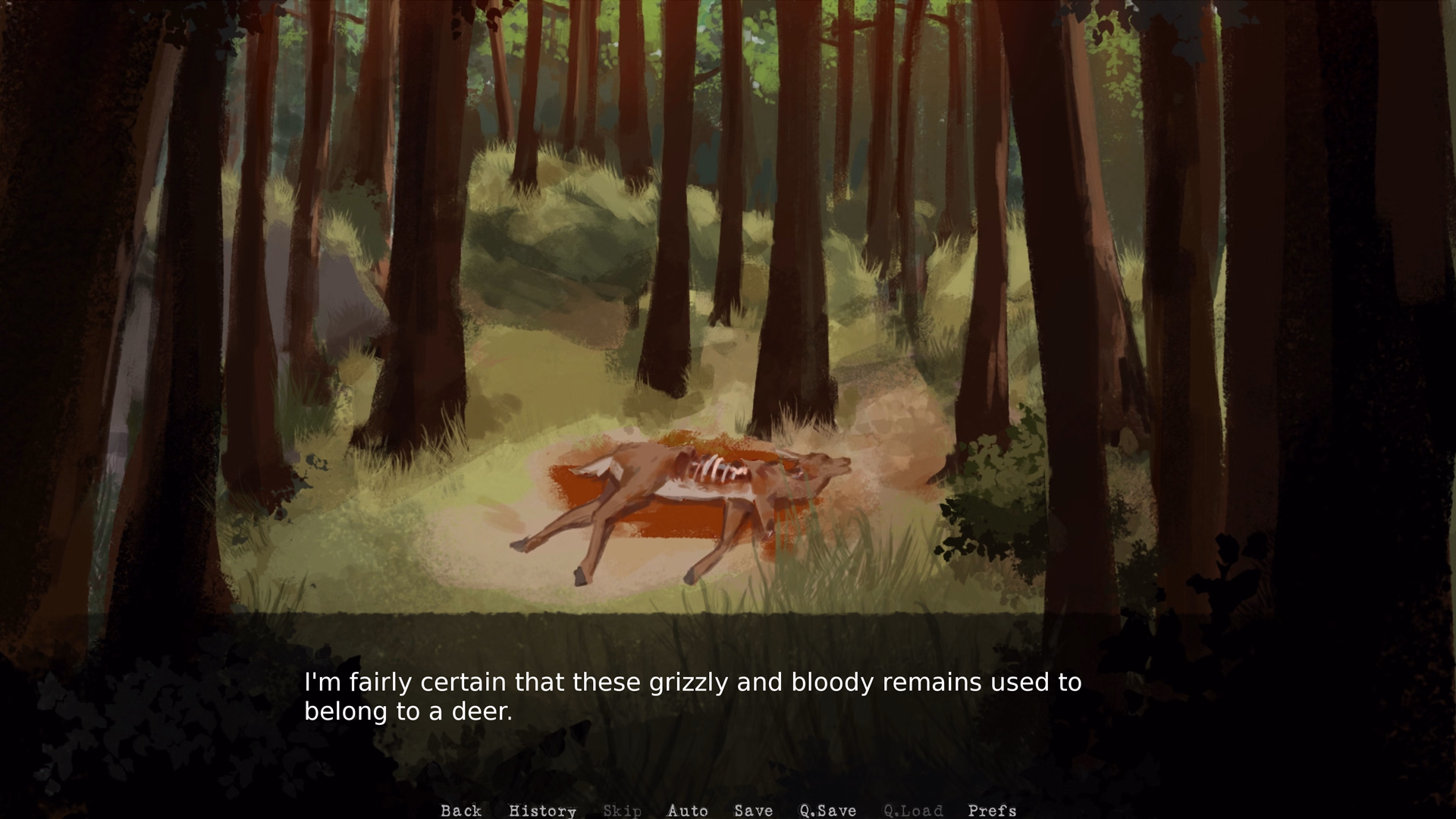Image resolution: width=1456 pixels, height=819 pixels.
Task: Perform a quick save with Q.Save
Action: 829,811
